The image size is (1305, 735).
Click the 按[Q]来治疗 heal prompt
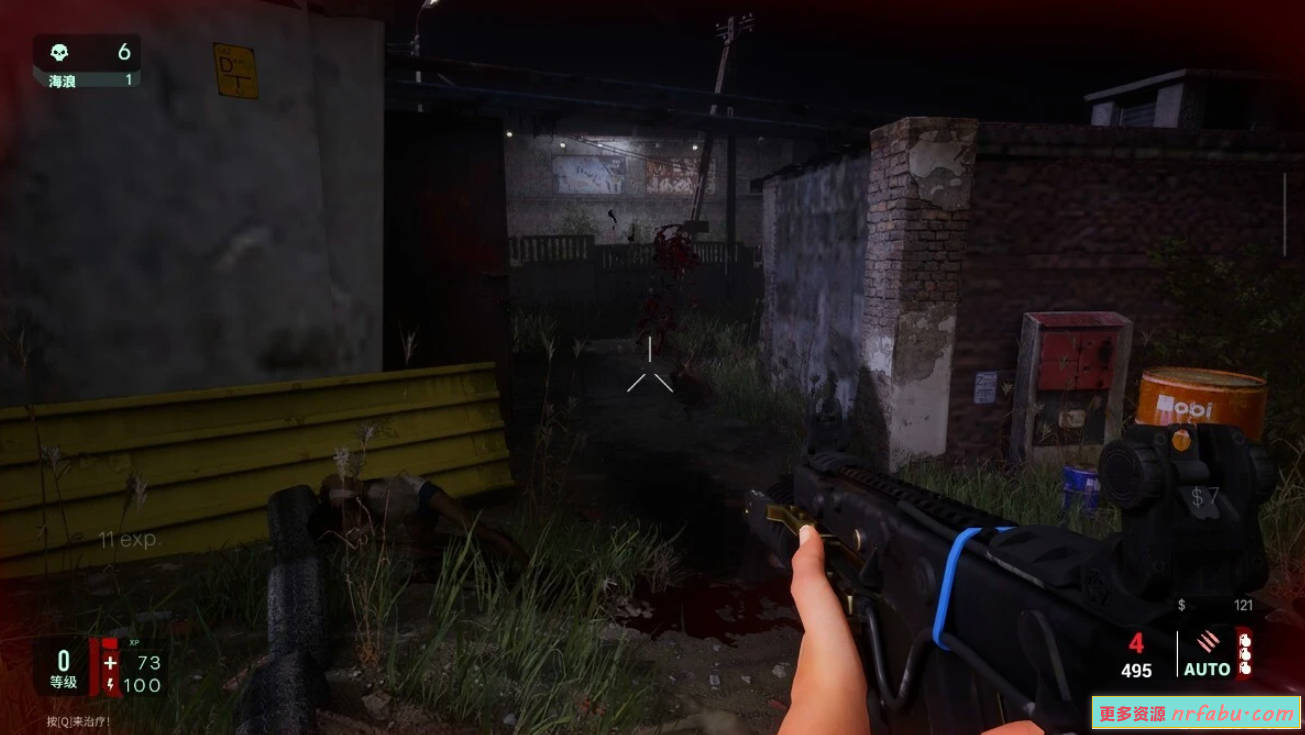pos(77,721)
